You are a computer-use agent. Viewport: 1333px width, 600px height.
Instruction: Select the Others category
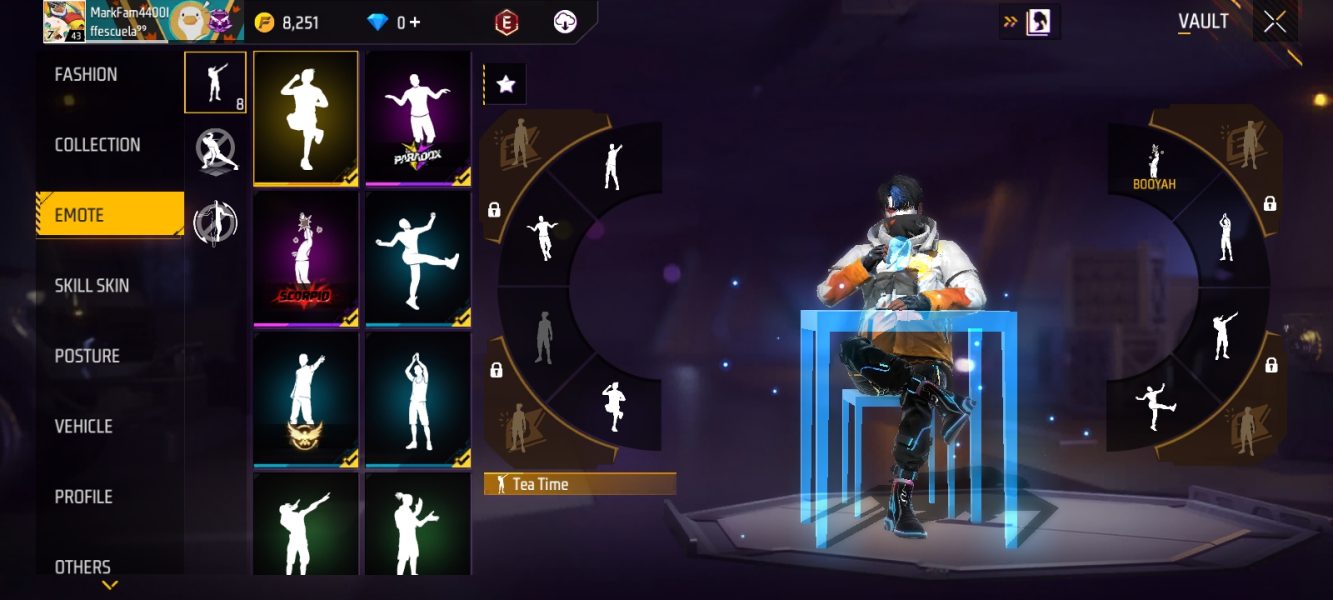click(83, 567)
